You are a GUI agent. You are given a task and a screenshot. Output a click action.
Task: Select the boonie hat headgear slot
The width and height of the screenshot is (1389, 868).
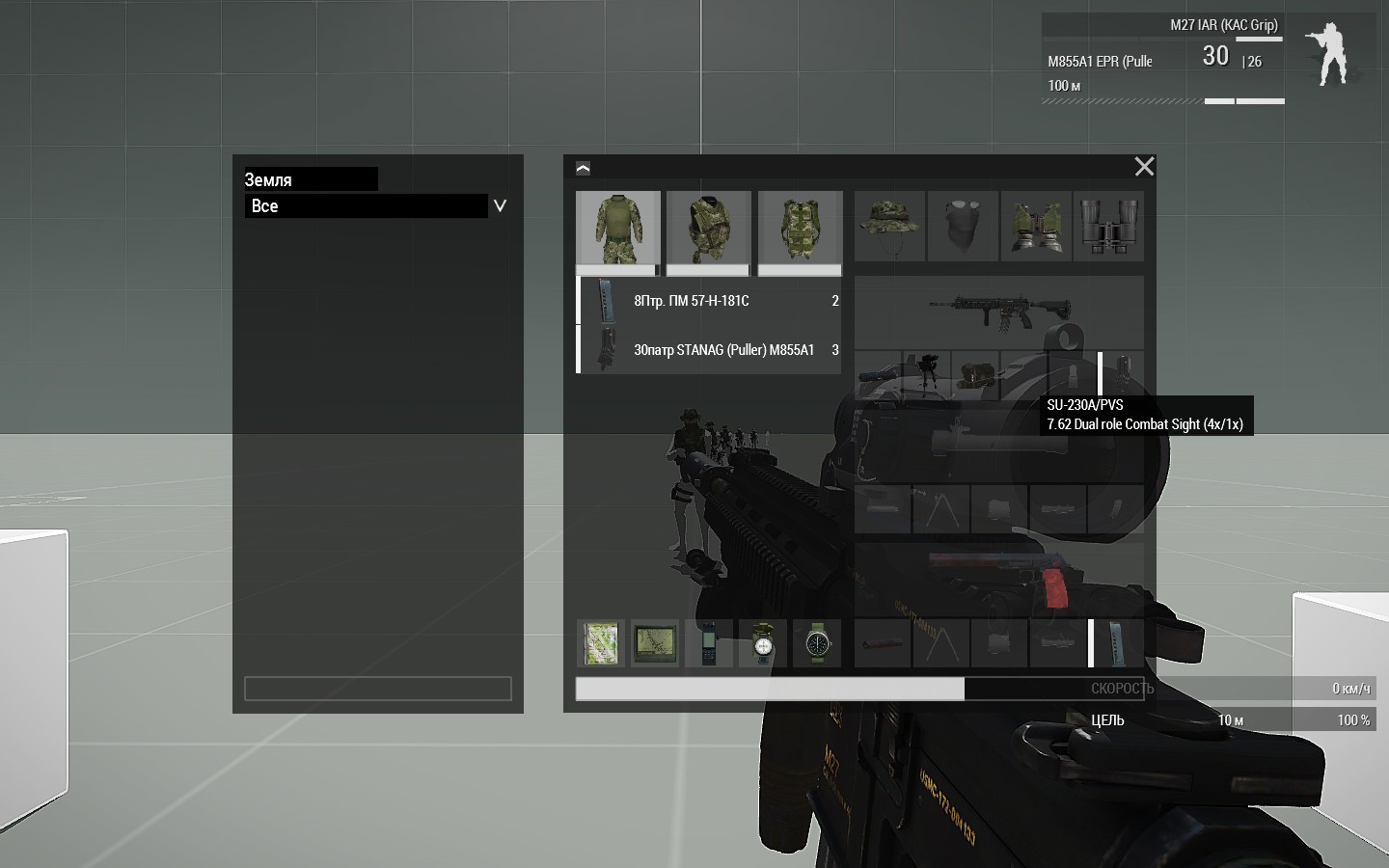889,227
